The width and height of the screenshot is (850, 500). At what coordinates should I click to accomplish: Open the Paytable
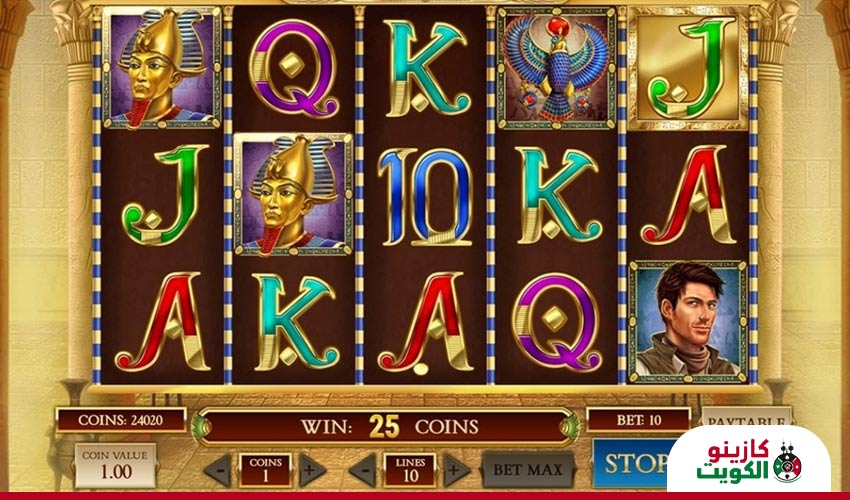[x=745, y=417]
